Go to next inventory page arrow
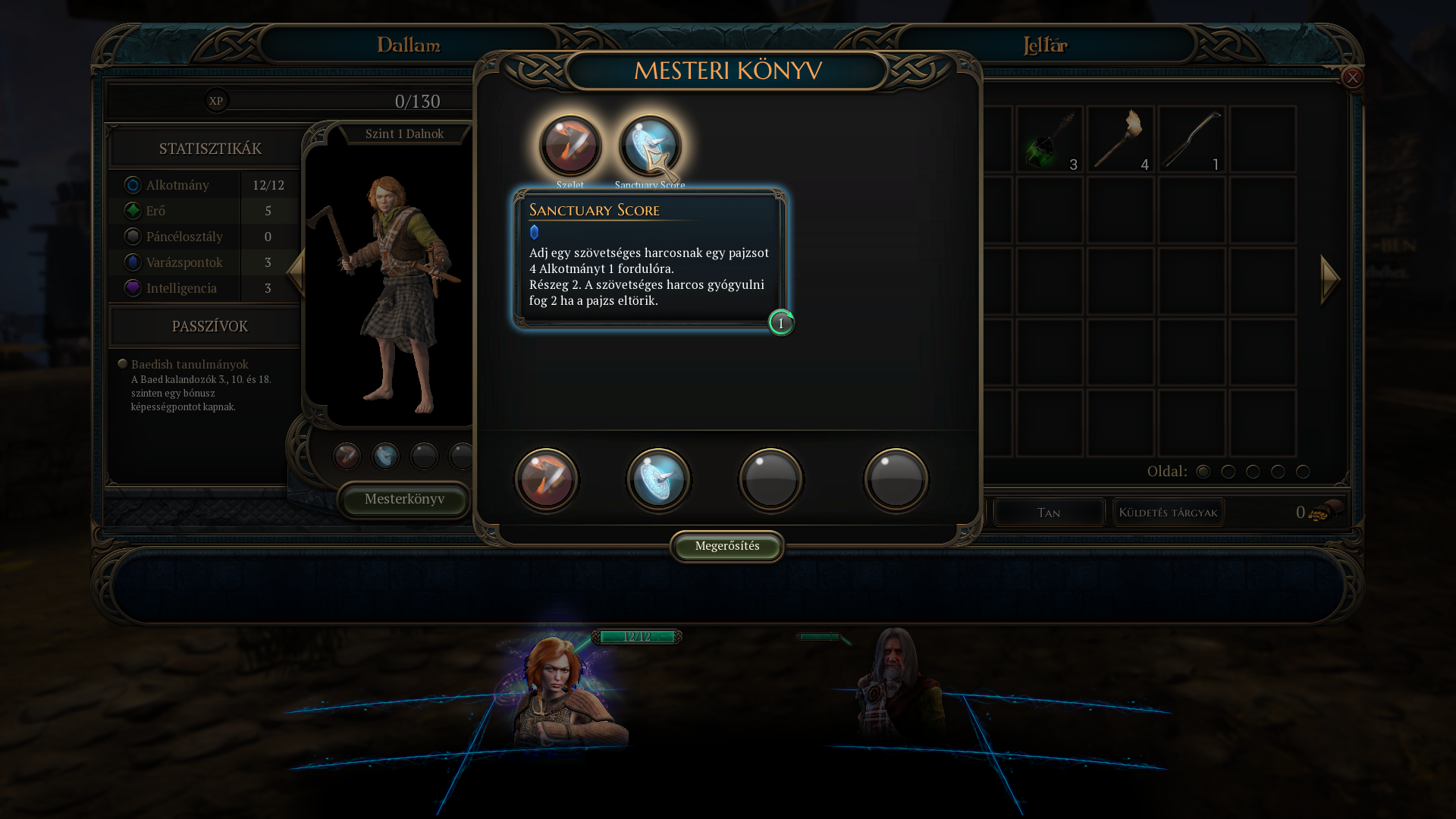The image size is (1456, 819). coord(1330,279)
